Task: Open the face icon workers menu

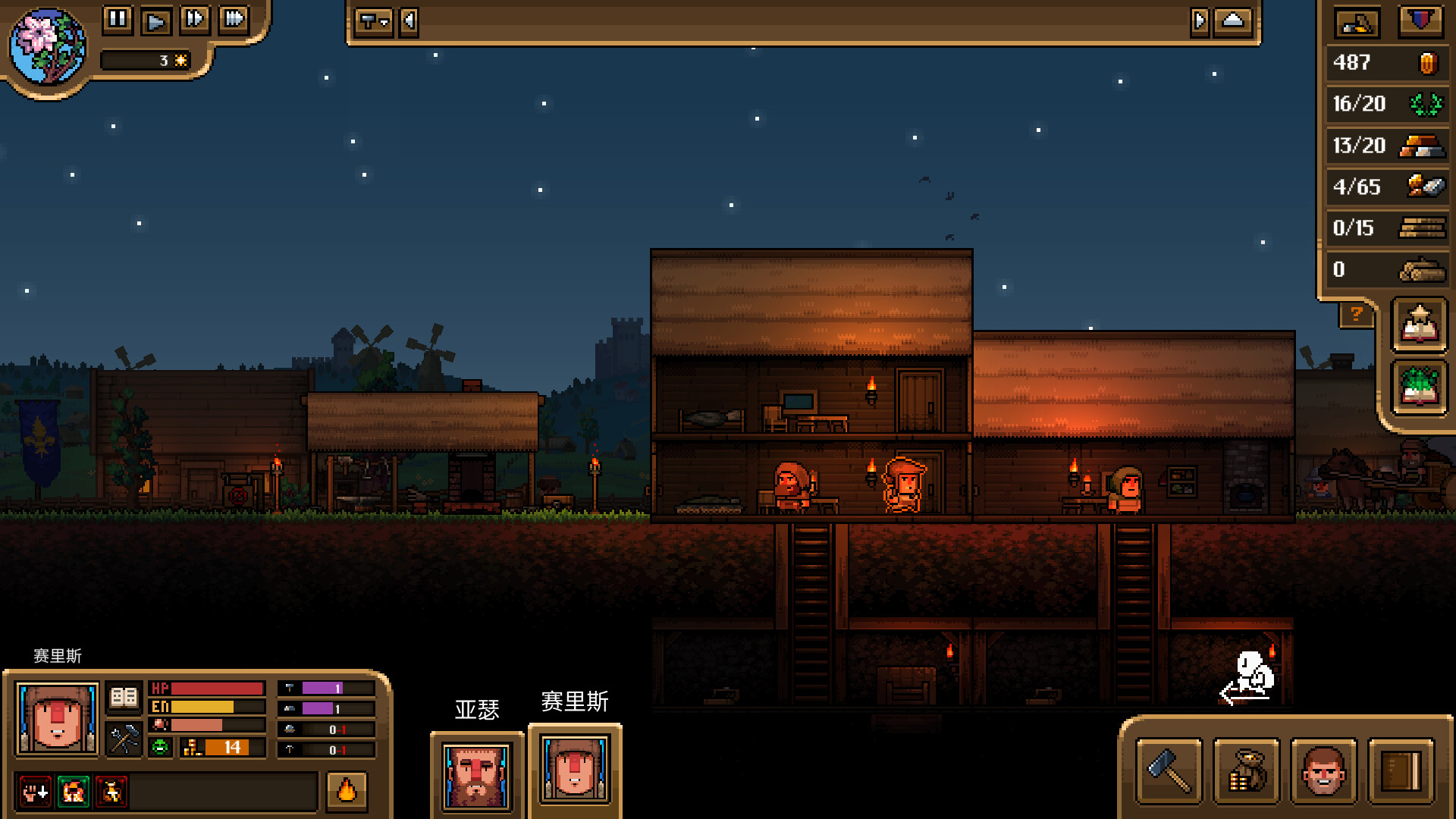Action: (1323, 771)
